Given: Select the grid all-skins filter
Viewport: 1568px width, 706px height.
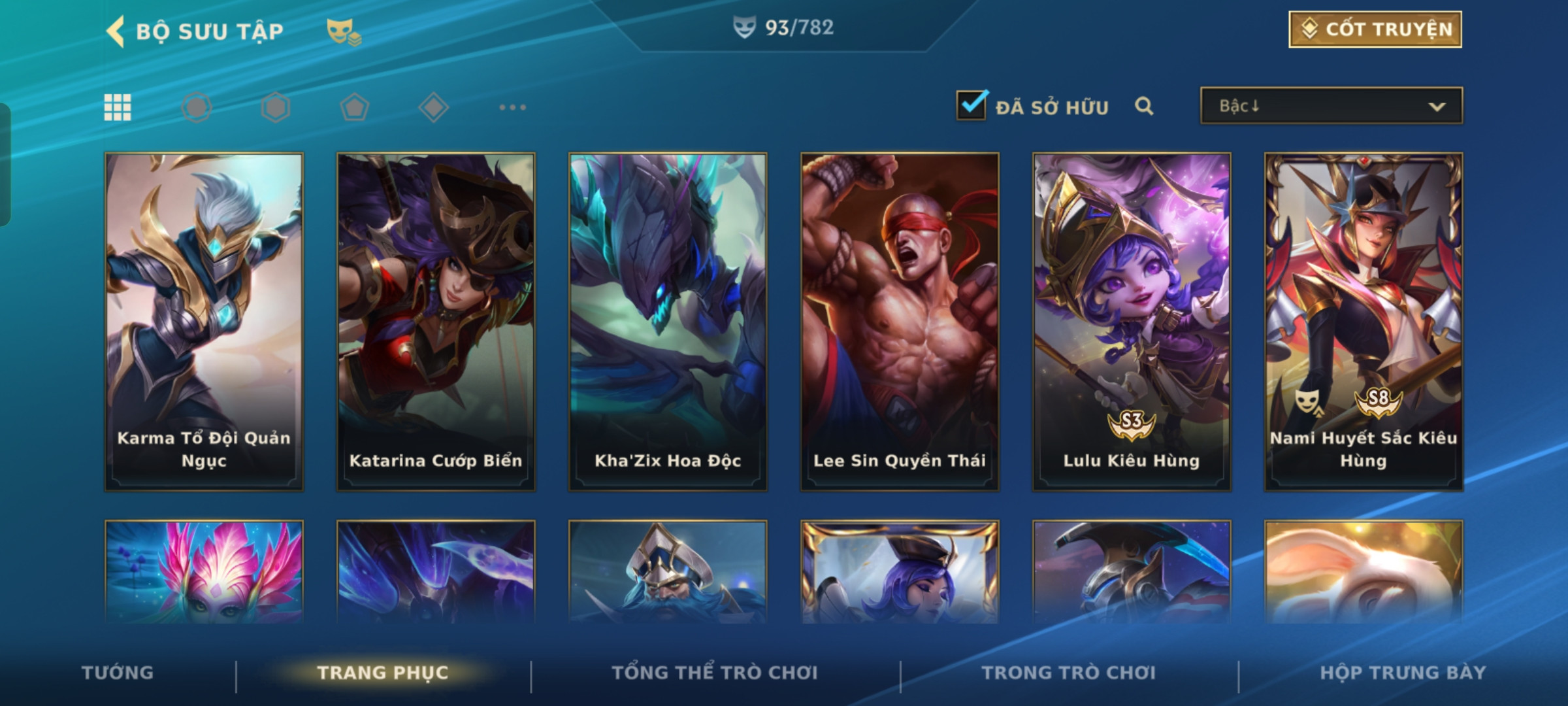Looking at the screenshot, I should point(118,107).
